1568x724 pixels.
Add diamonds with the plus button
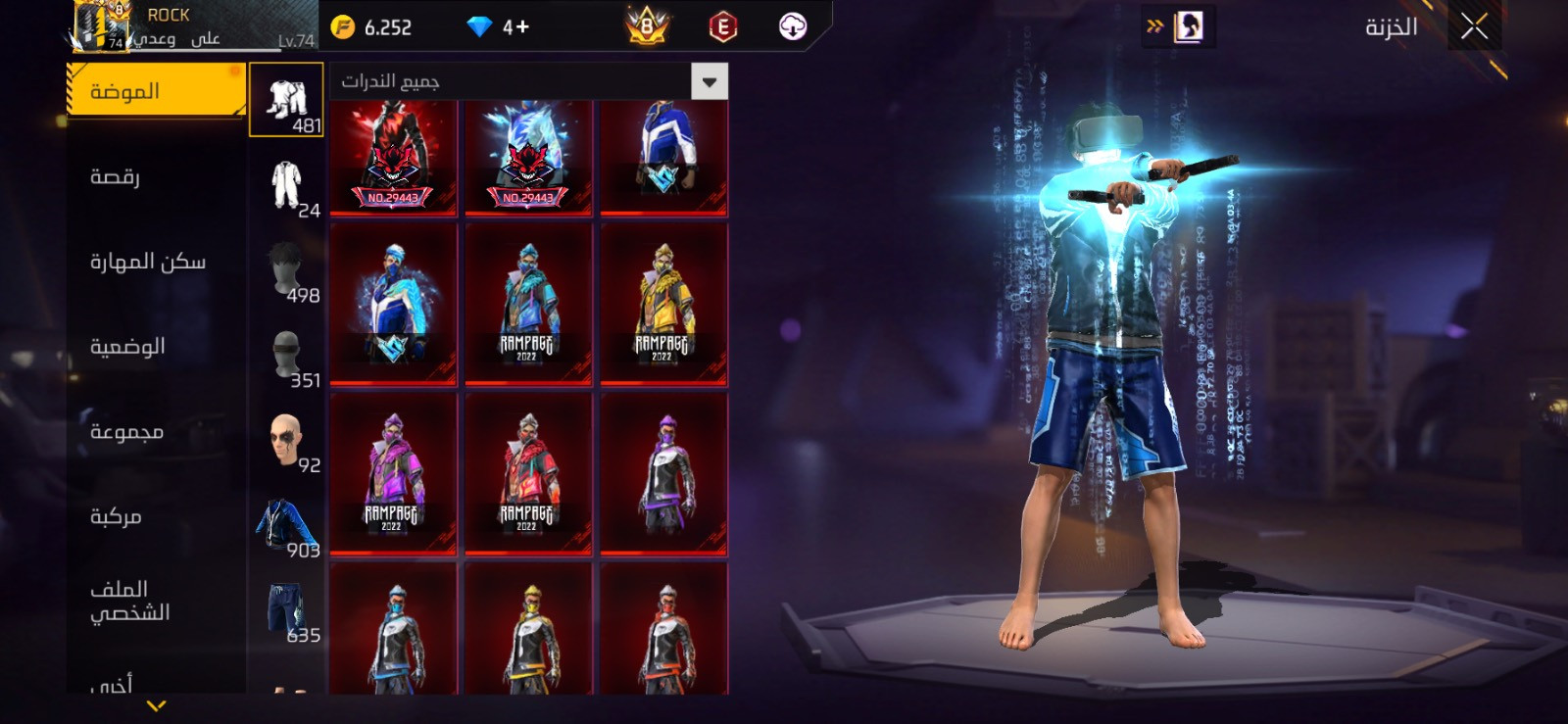tap(522, 26)
